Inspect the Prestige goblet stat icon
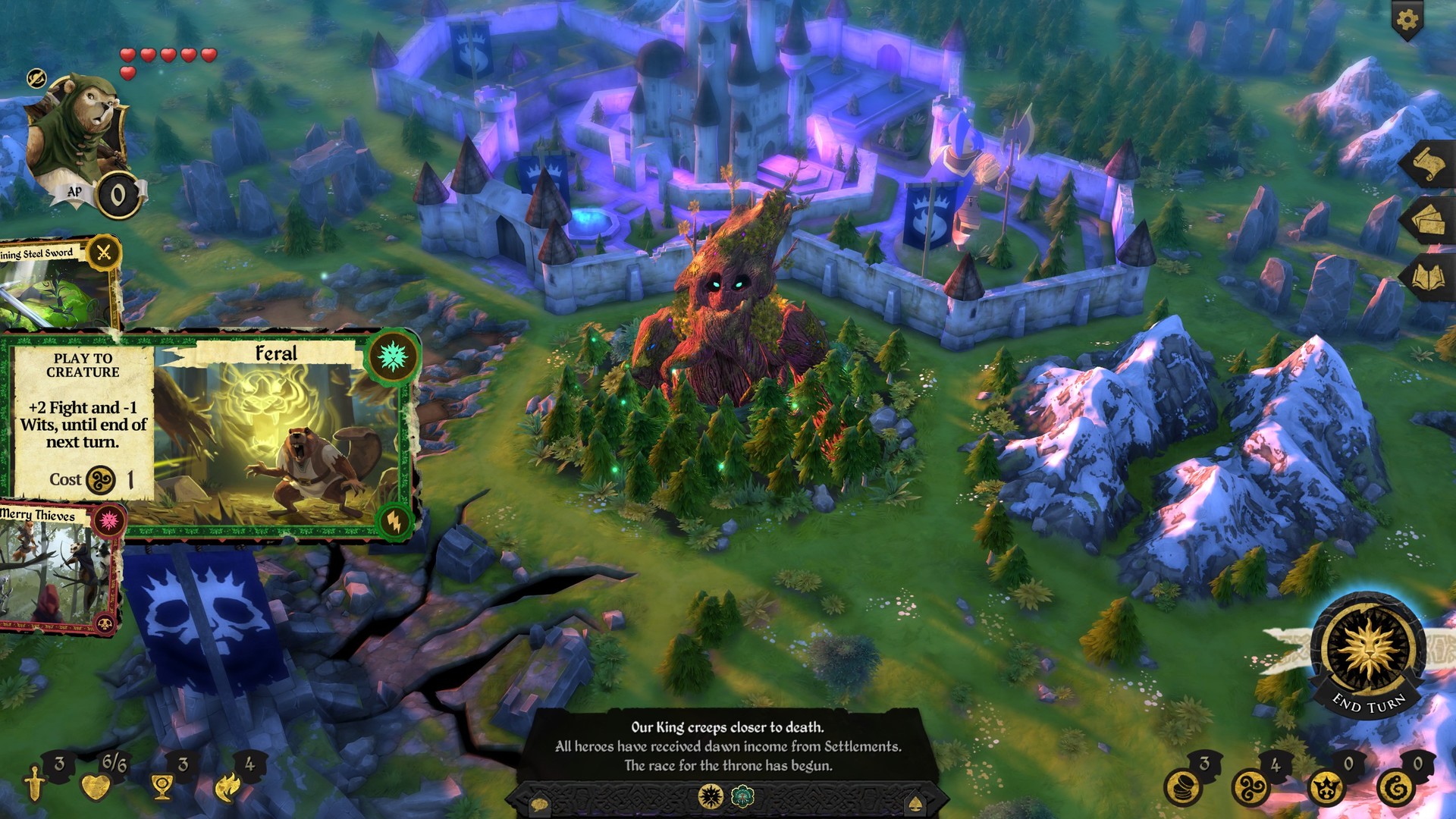The image size is (1456, 819). click(x=161, y=787)
